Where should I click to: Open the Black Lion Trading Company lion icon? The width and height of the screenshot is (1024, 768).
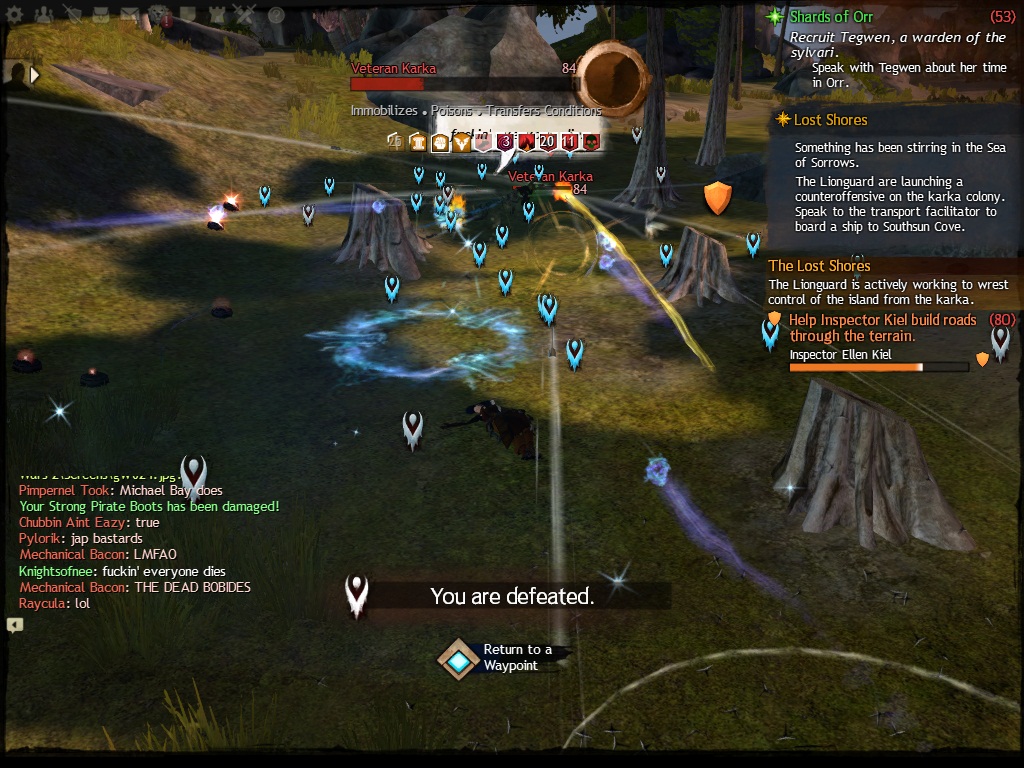(x=159, y=15)
